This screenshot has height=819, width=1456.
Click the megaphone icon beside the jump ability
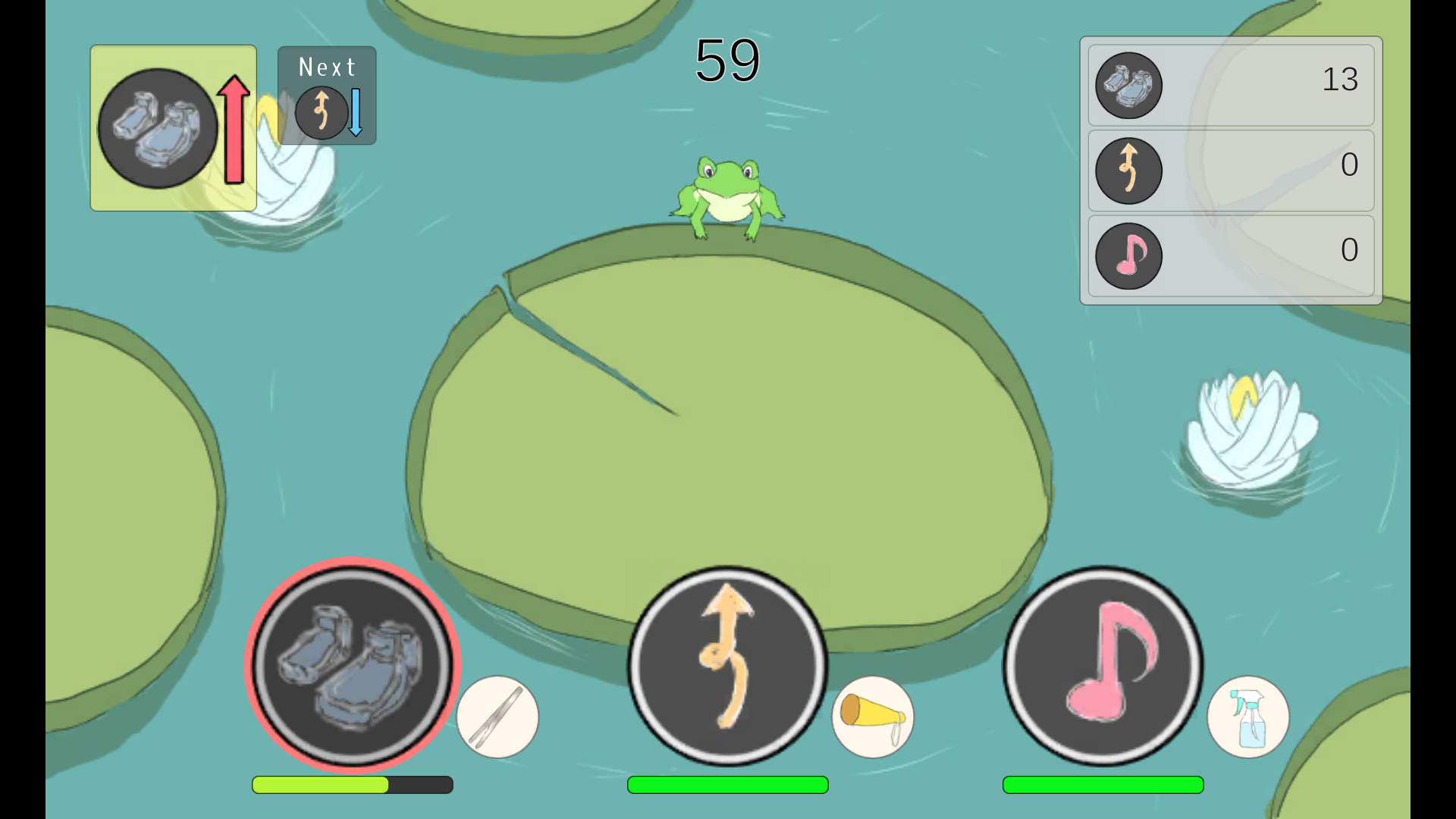(x=872, y=717)
